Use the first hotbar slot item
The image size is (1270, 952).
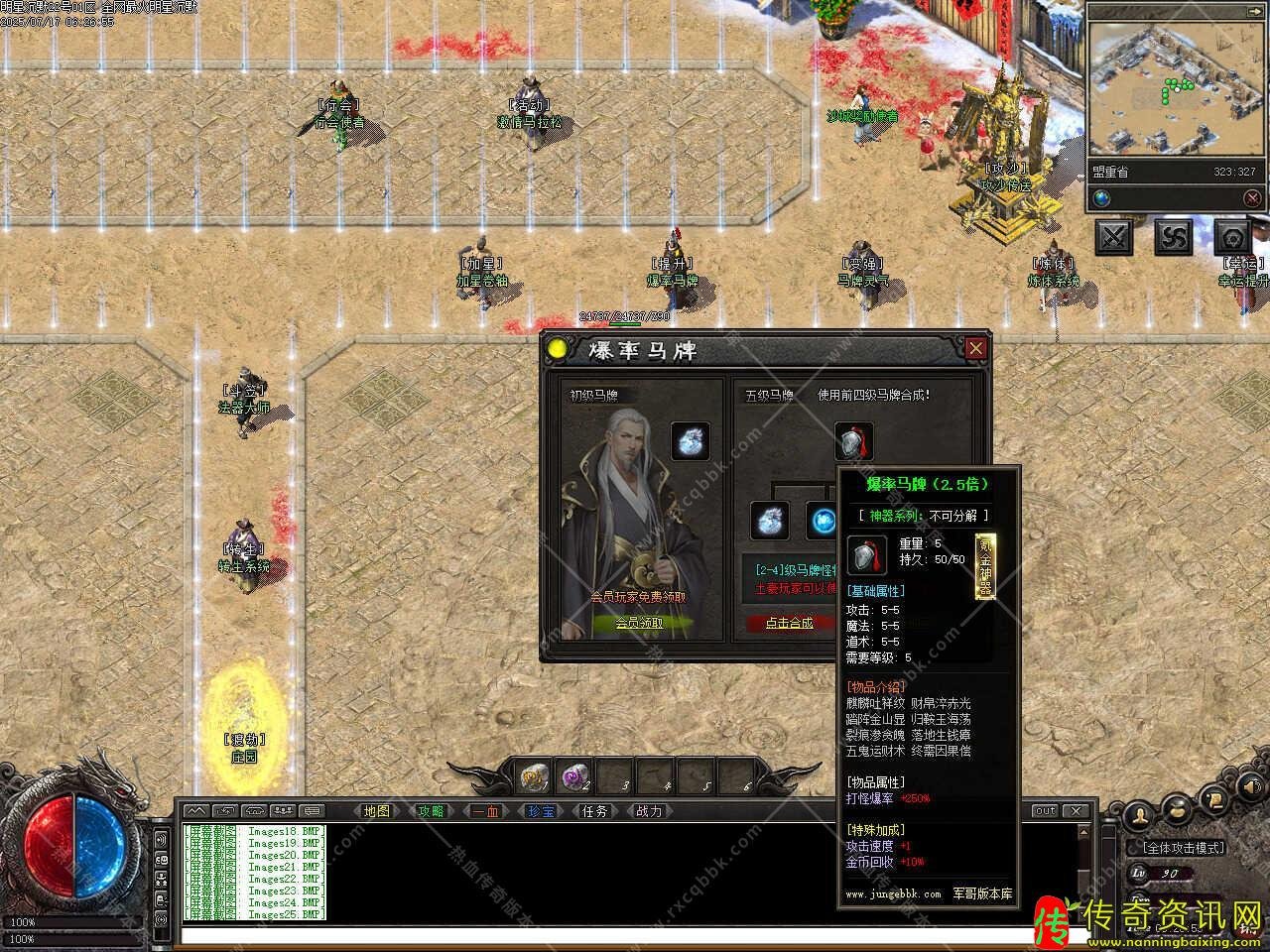tap(536, 776)
